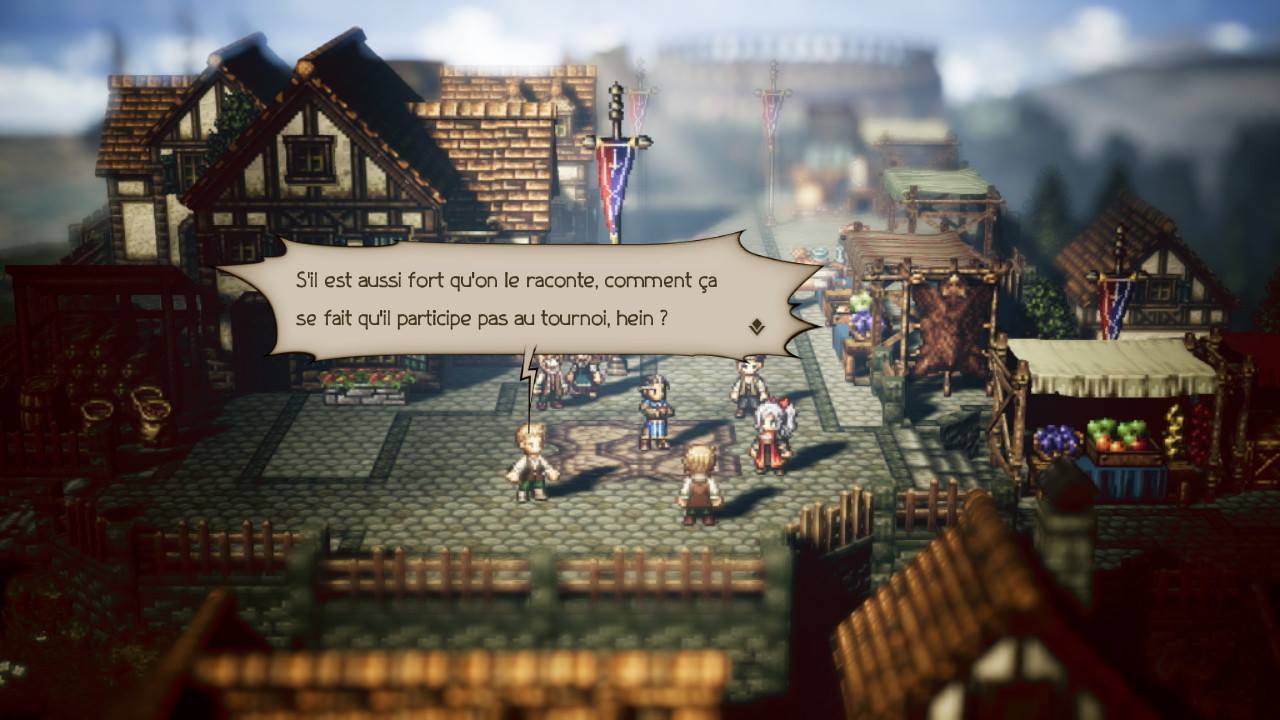1280x720 pixels.
Task: Click the dialogue advance arrow
Action: click(757, 324)
